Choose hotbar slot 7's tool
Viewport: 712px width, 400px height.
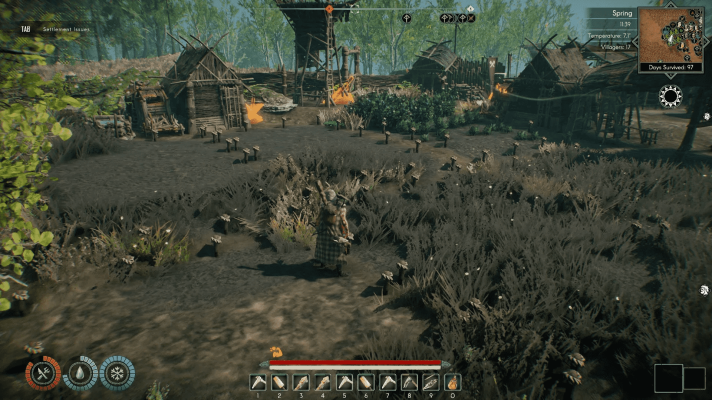[387, 381]
